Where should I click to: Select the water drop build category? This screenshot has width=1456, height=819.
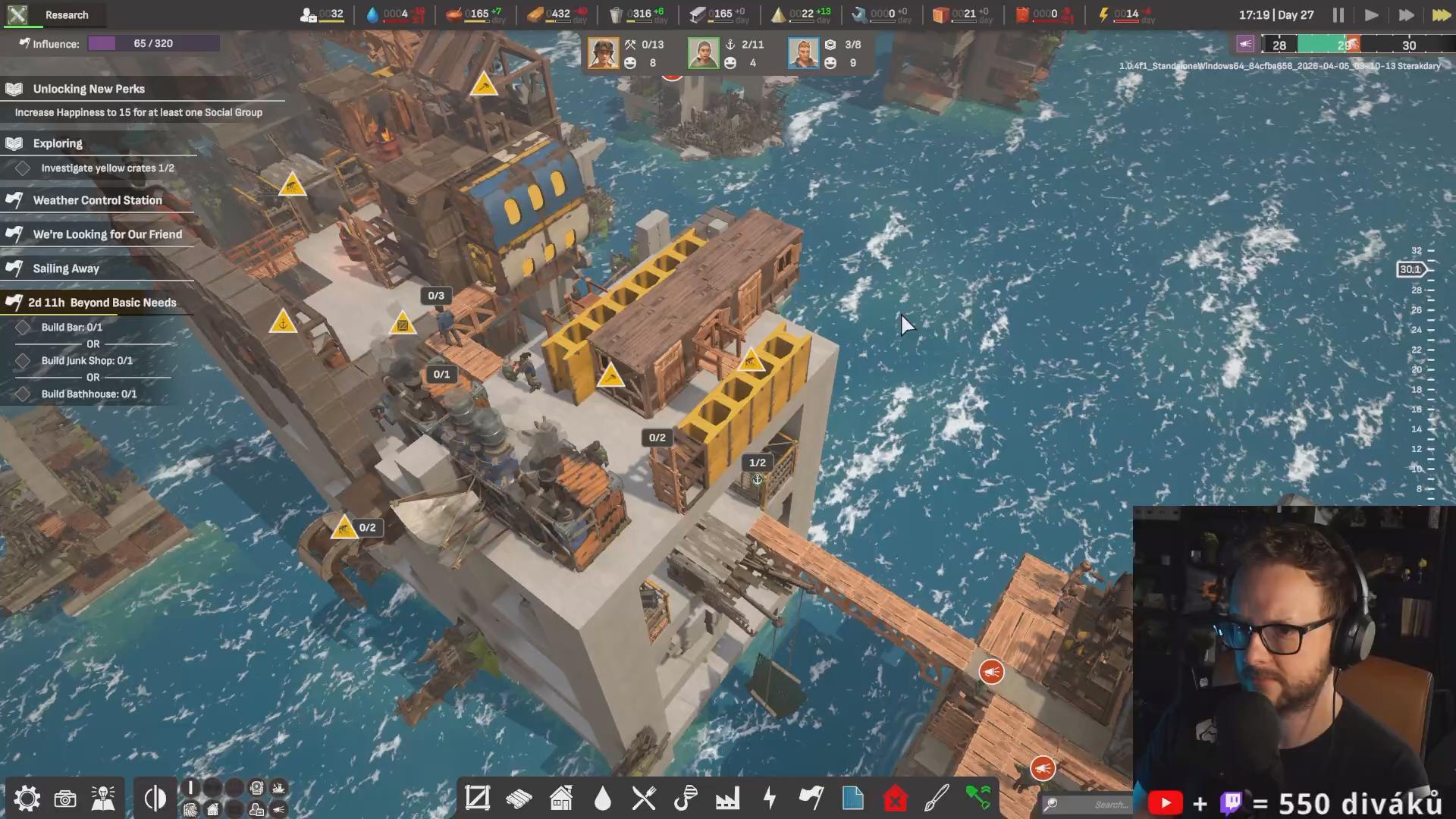[603, 799]
